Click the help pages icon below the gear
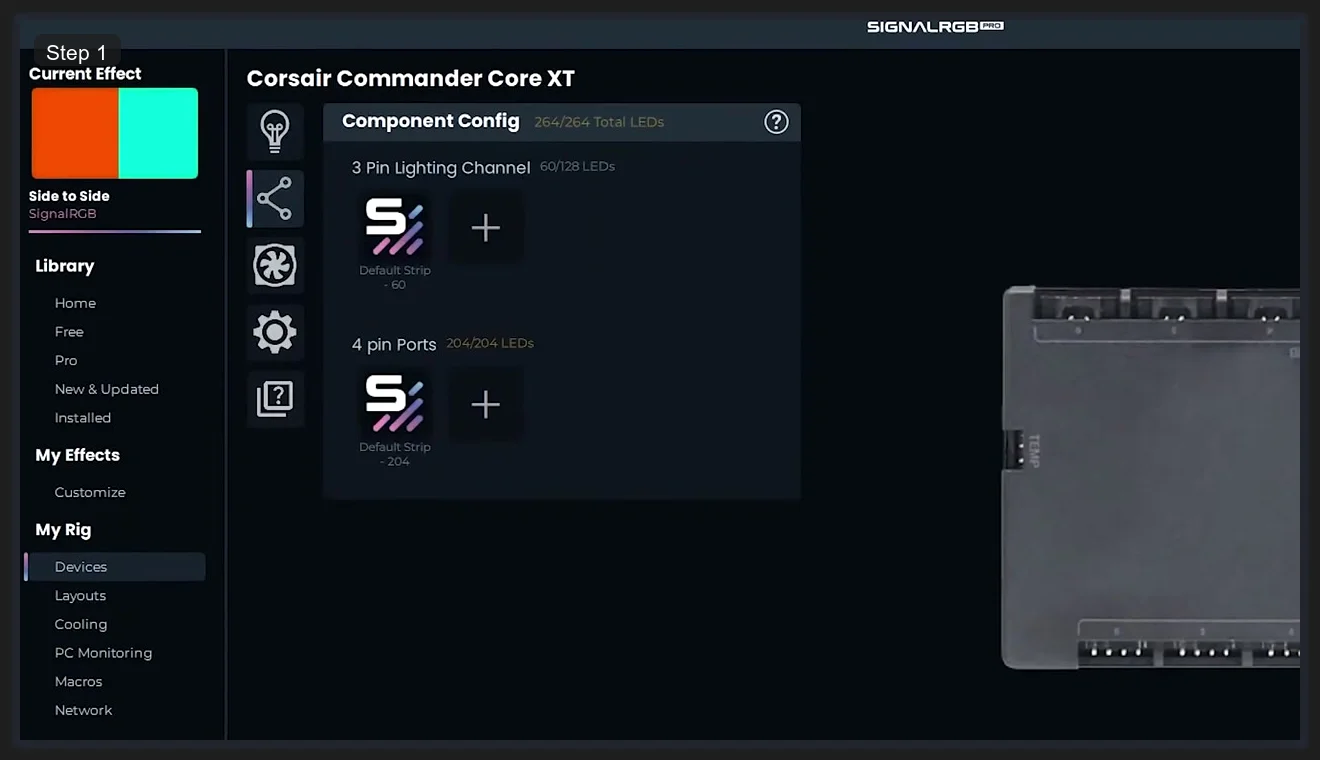This screenshot has height=760, width=1320. click(275, 398)
